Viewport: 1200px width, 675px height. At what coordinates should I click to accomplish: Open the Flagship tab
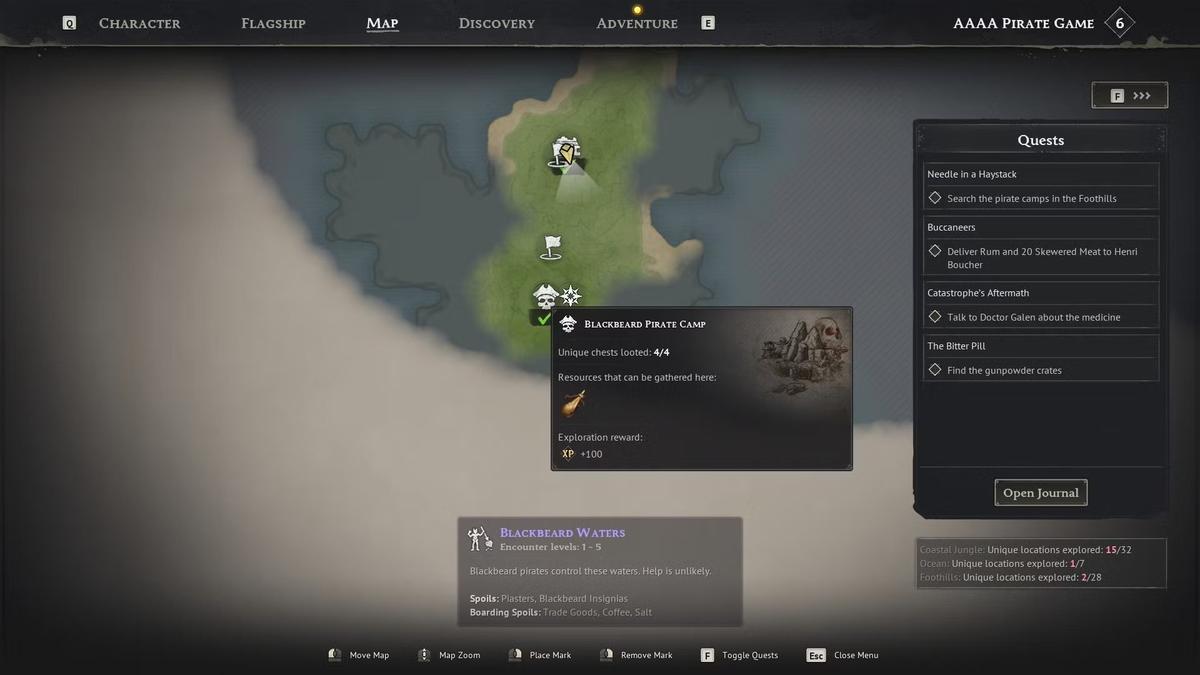point(273,23)
